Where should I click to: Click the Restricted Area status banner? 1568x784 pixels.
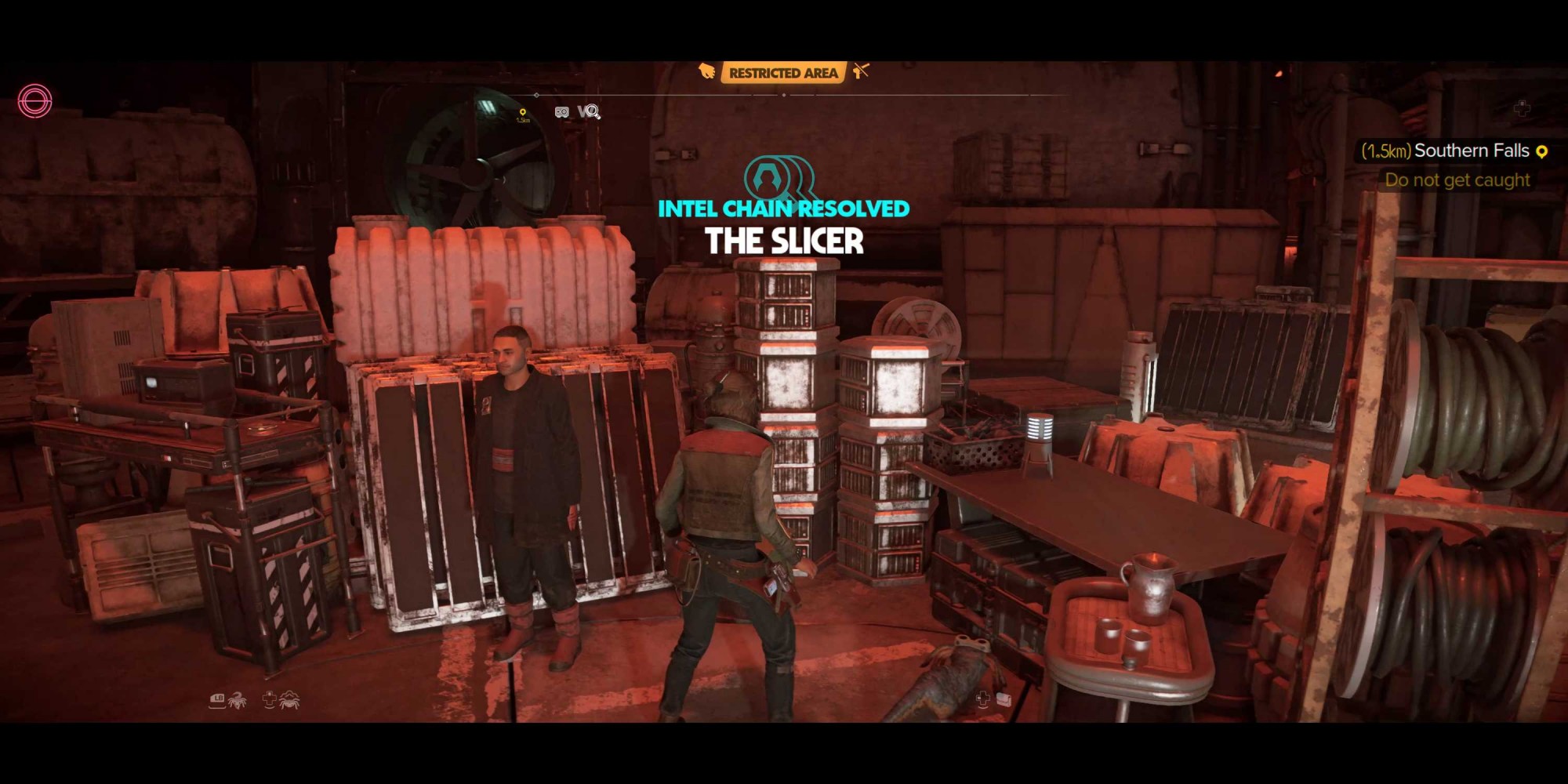click(x=782, y=73)
